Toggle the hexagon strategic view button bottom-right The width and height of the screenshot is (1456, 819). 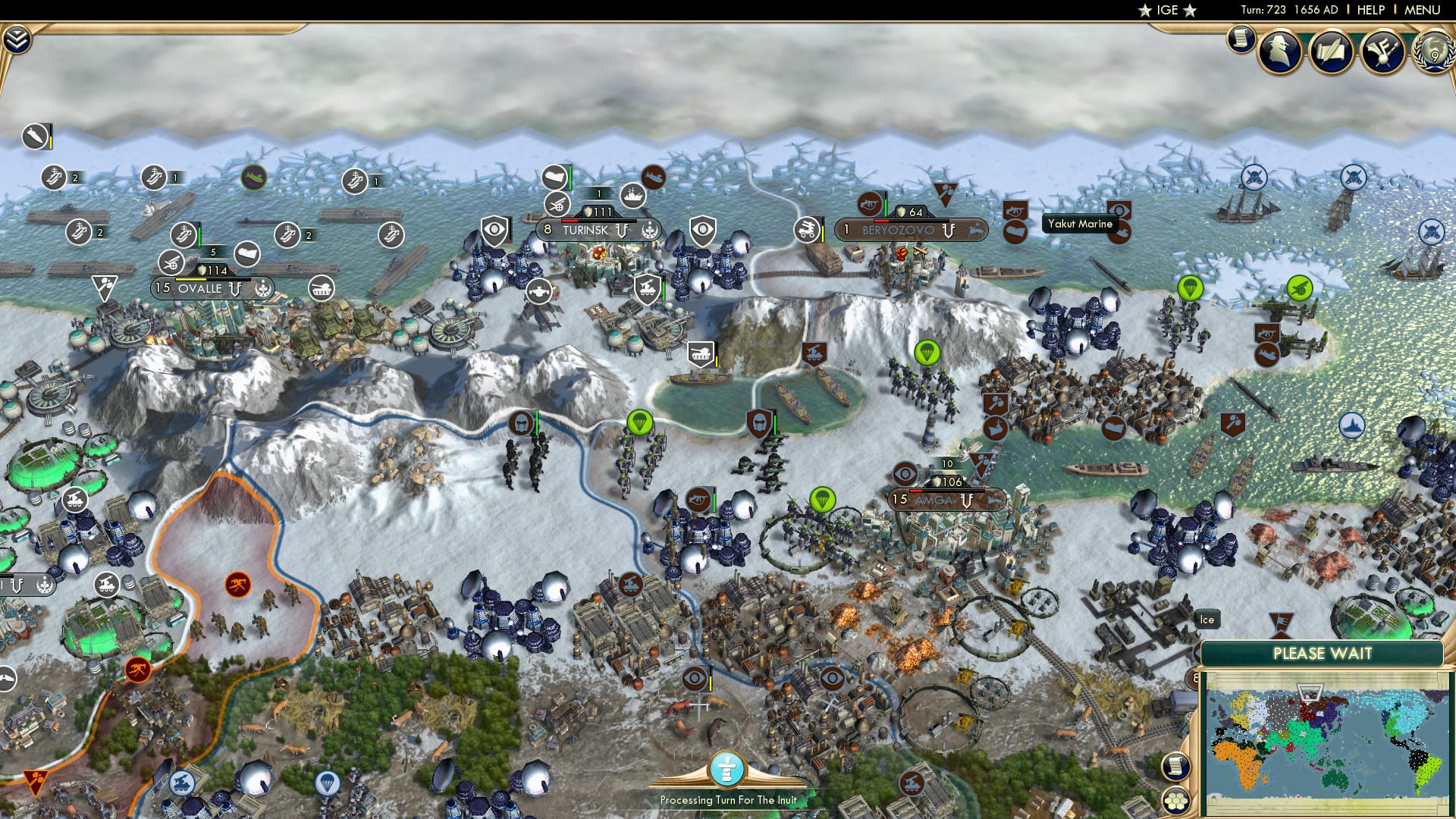point(1176,801)
